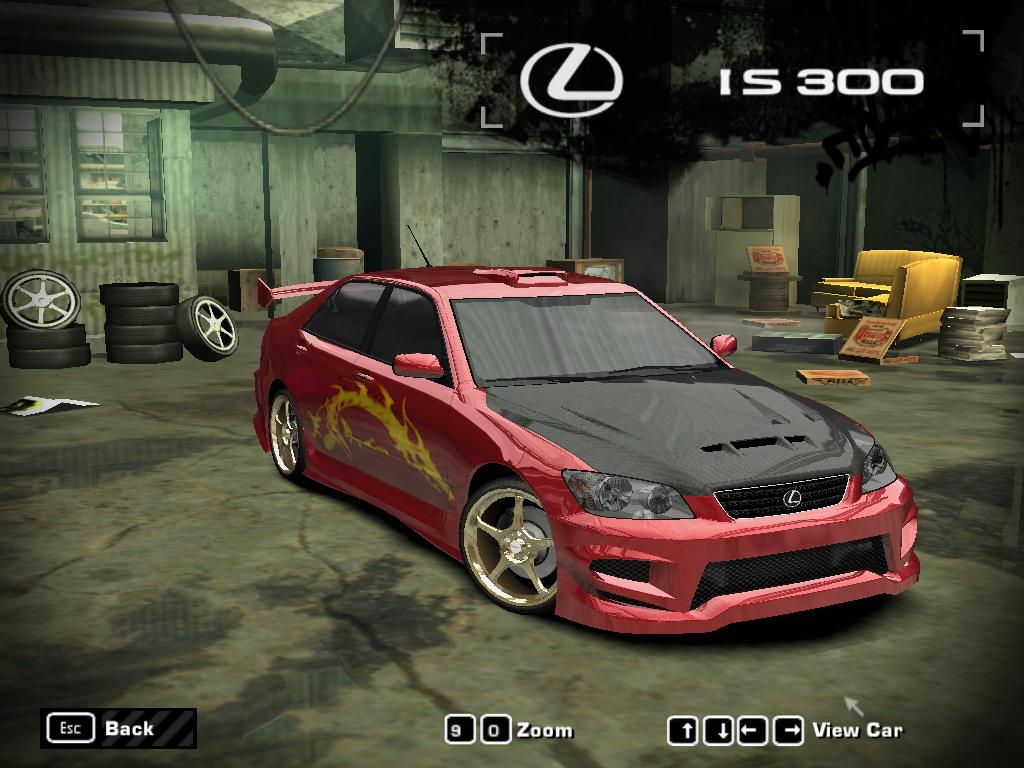Go back using the Back button

pyautogui.click(x=117, y=728)
